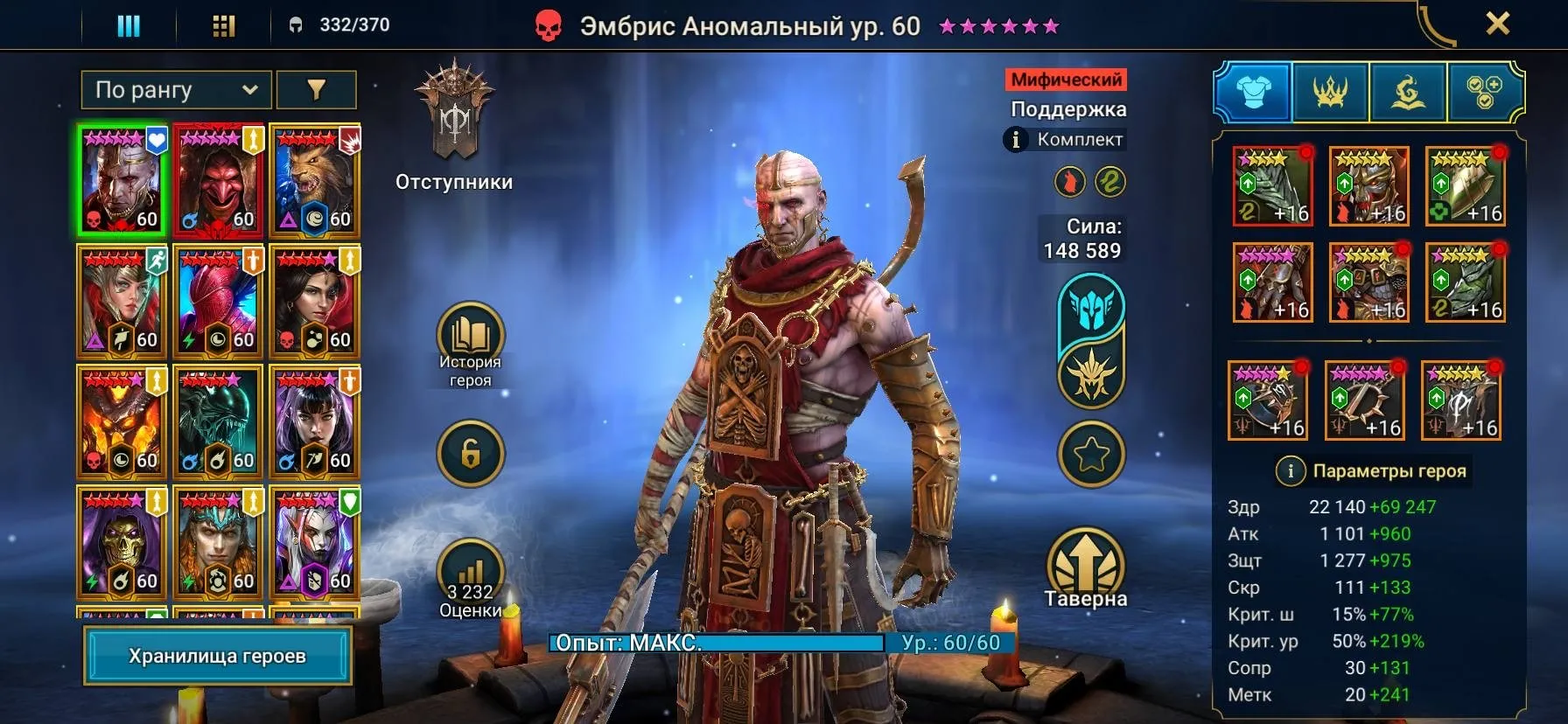
Task: Select the artifact sets overview icon
Action: [1482, 93]
